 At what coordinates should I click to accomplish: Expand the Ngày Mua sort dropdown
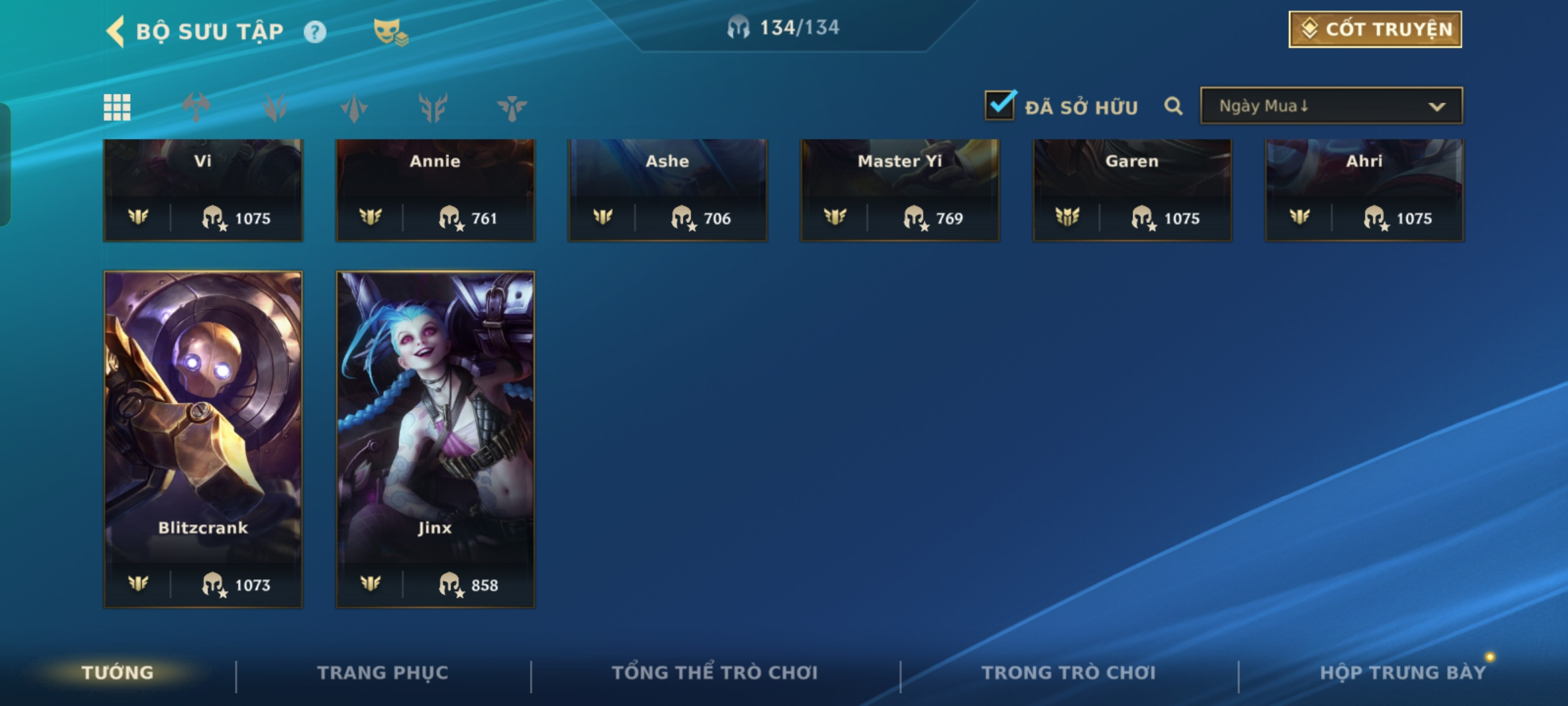(1331, 106)
